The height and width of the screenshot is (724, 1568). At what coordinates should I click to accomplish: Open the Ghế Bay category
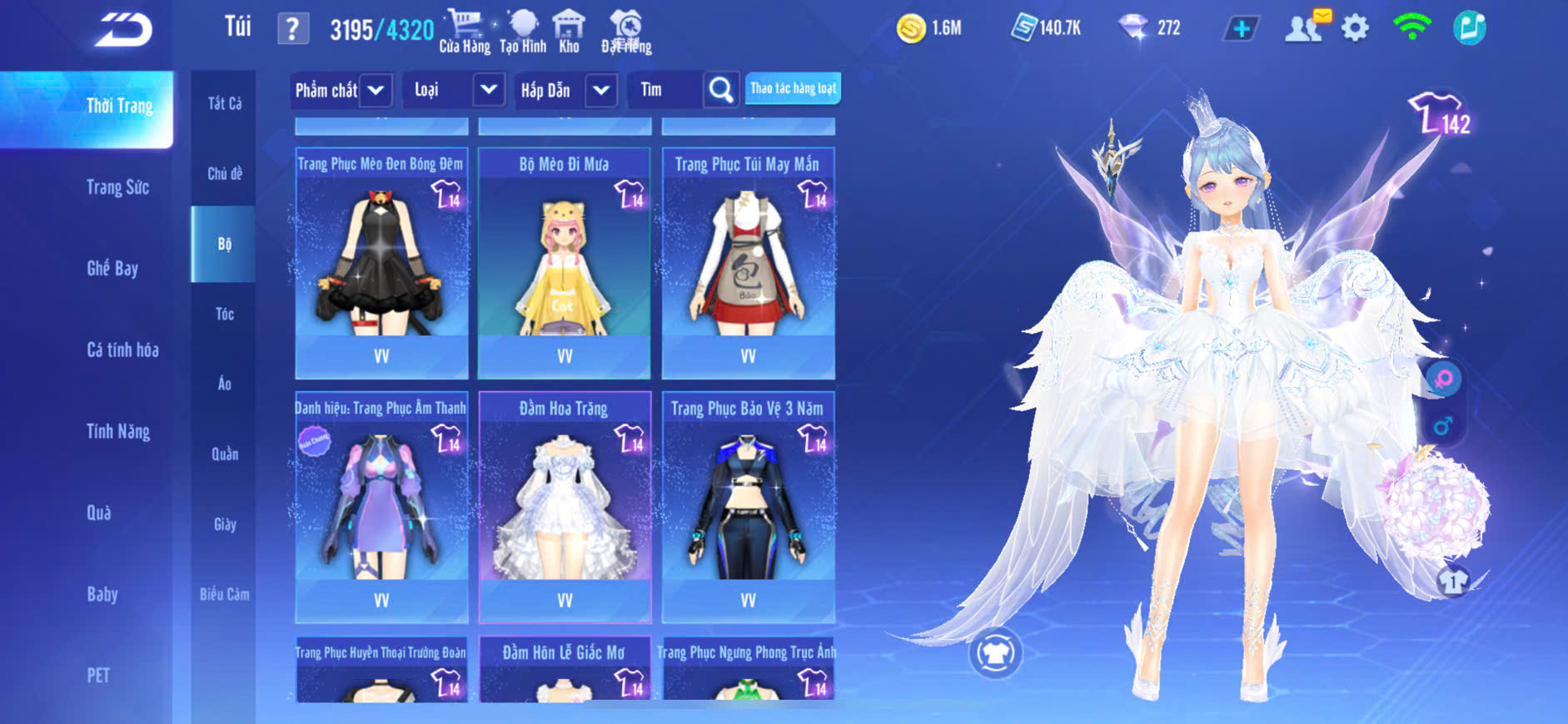112,268
